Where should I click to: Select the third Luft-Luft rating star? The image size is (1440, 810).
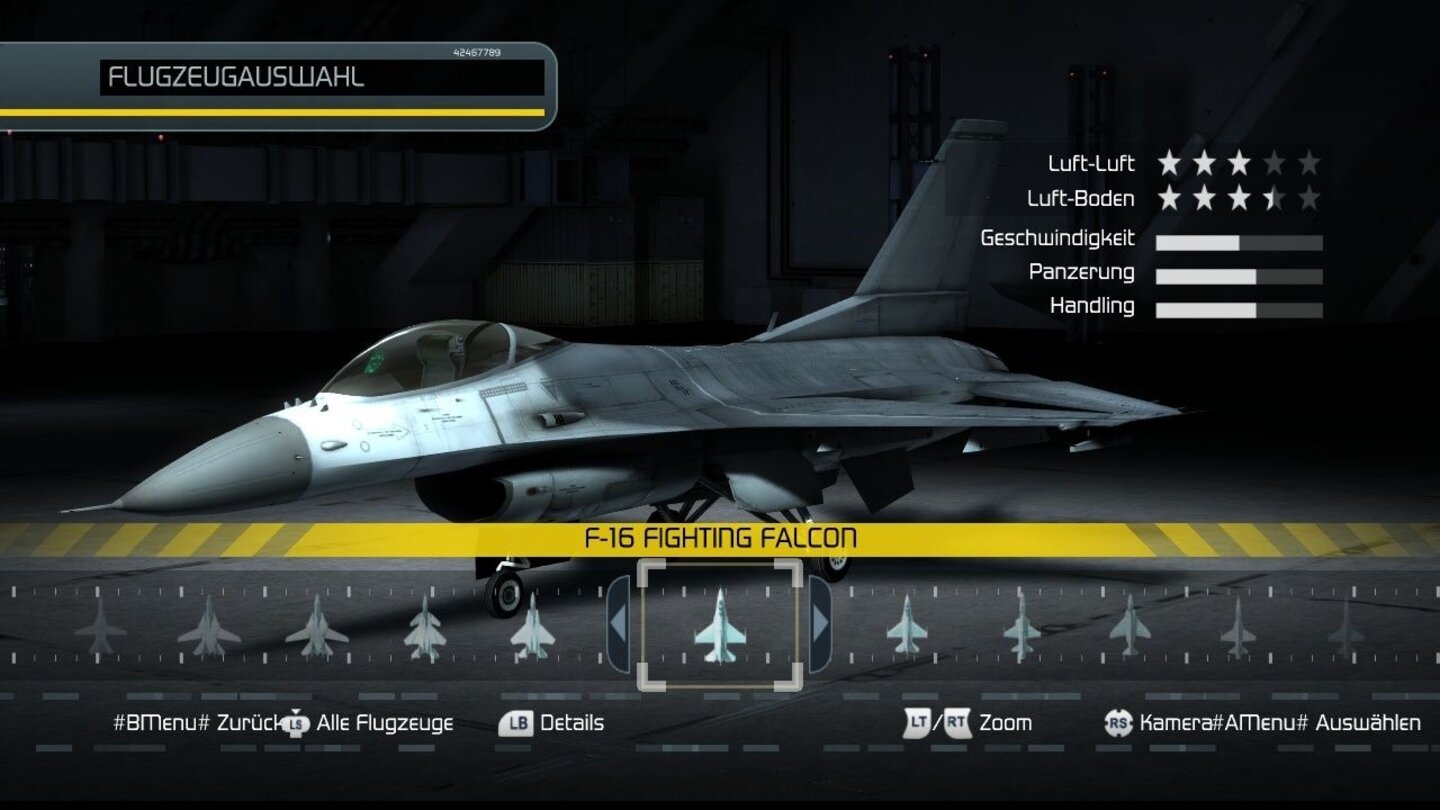point(1240,163)
